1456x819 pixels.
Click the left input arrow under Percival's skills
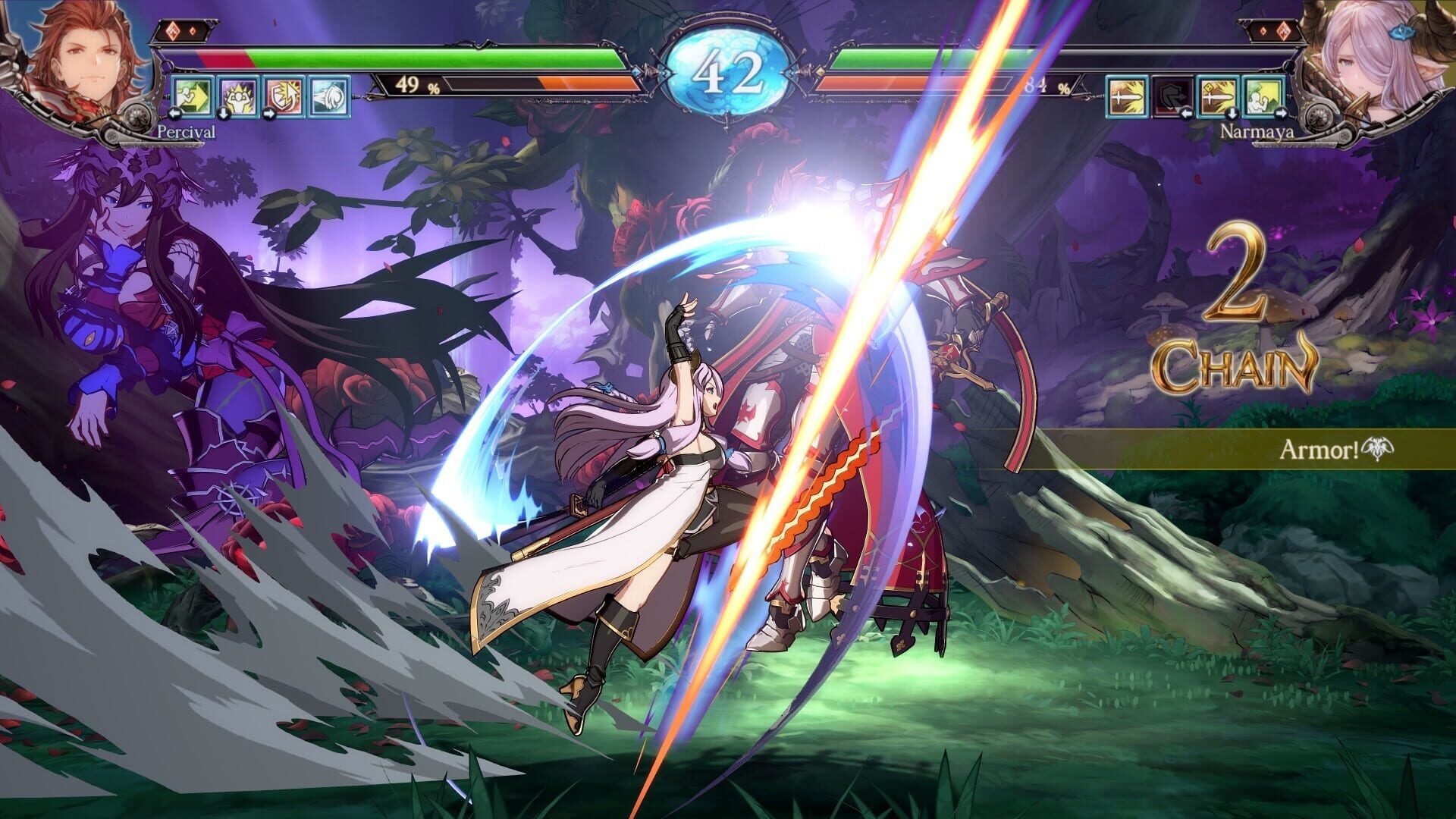tap(175, 115)
